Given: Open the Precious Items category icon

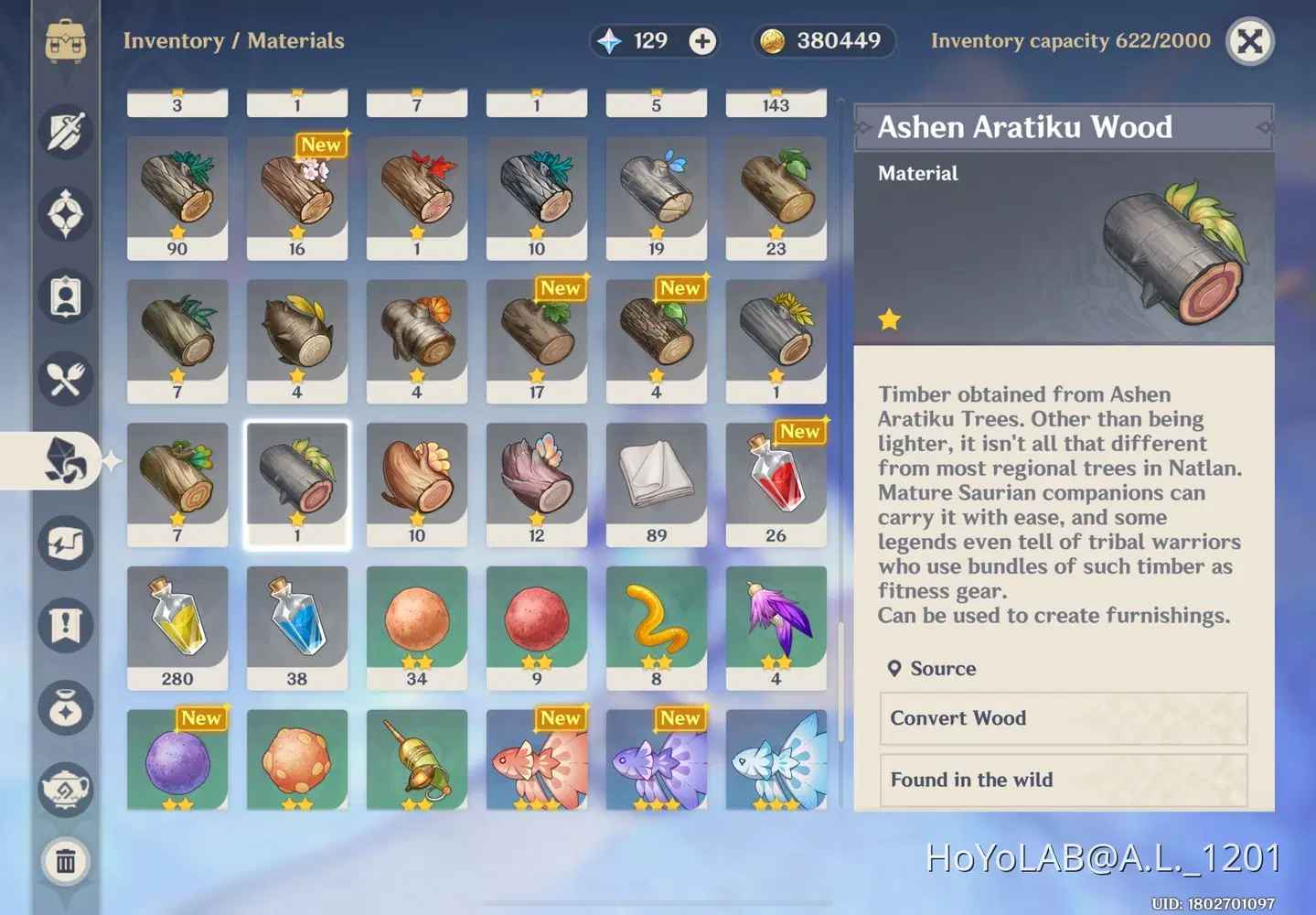Looking at the screenshot, I should pos(64,707).
